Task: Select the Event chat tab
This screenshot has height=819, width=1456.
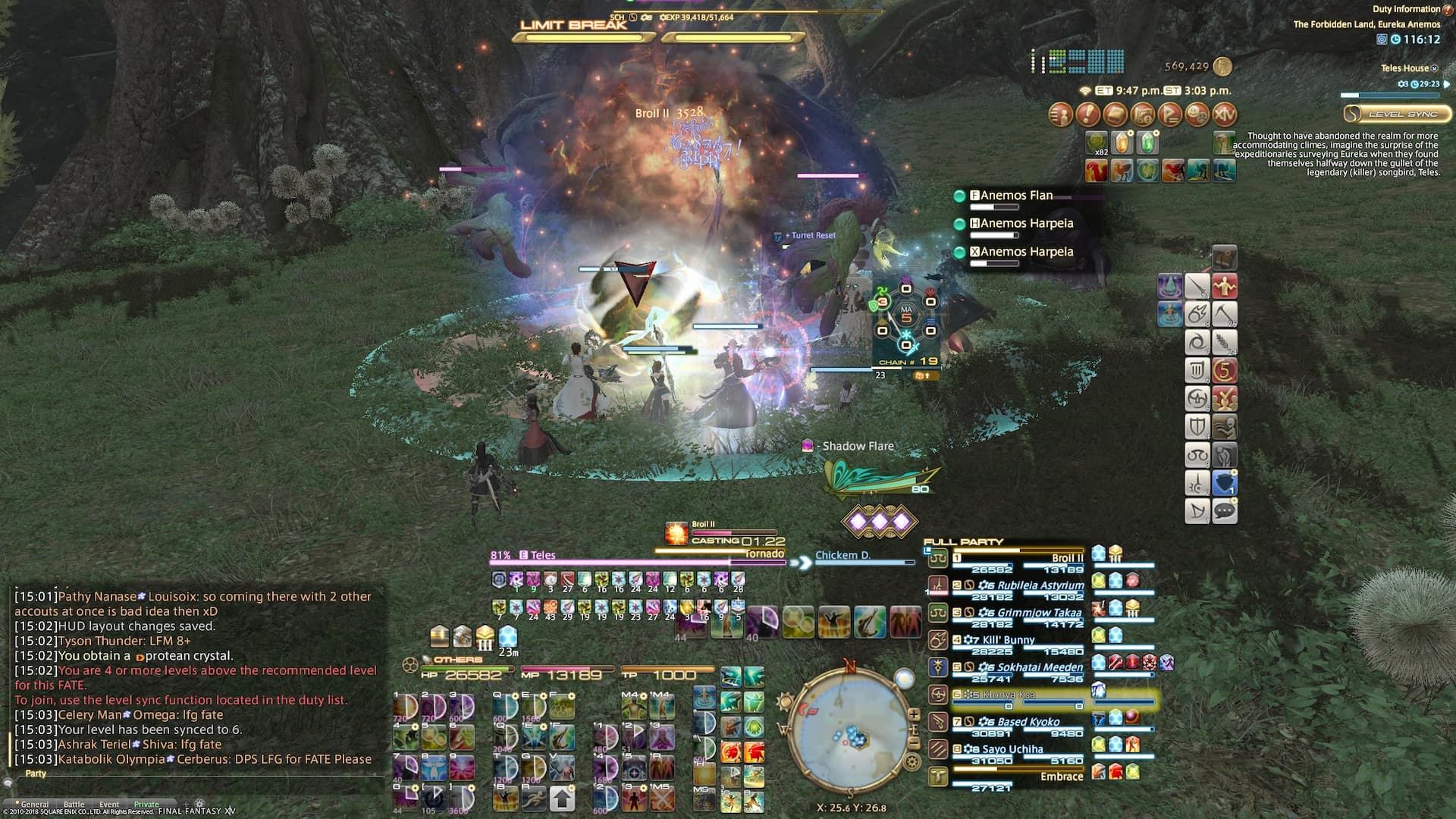Action: coord(110,804)
